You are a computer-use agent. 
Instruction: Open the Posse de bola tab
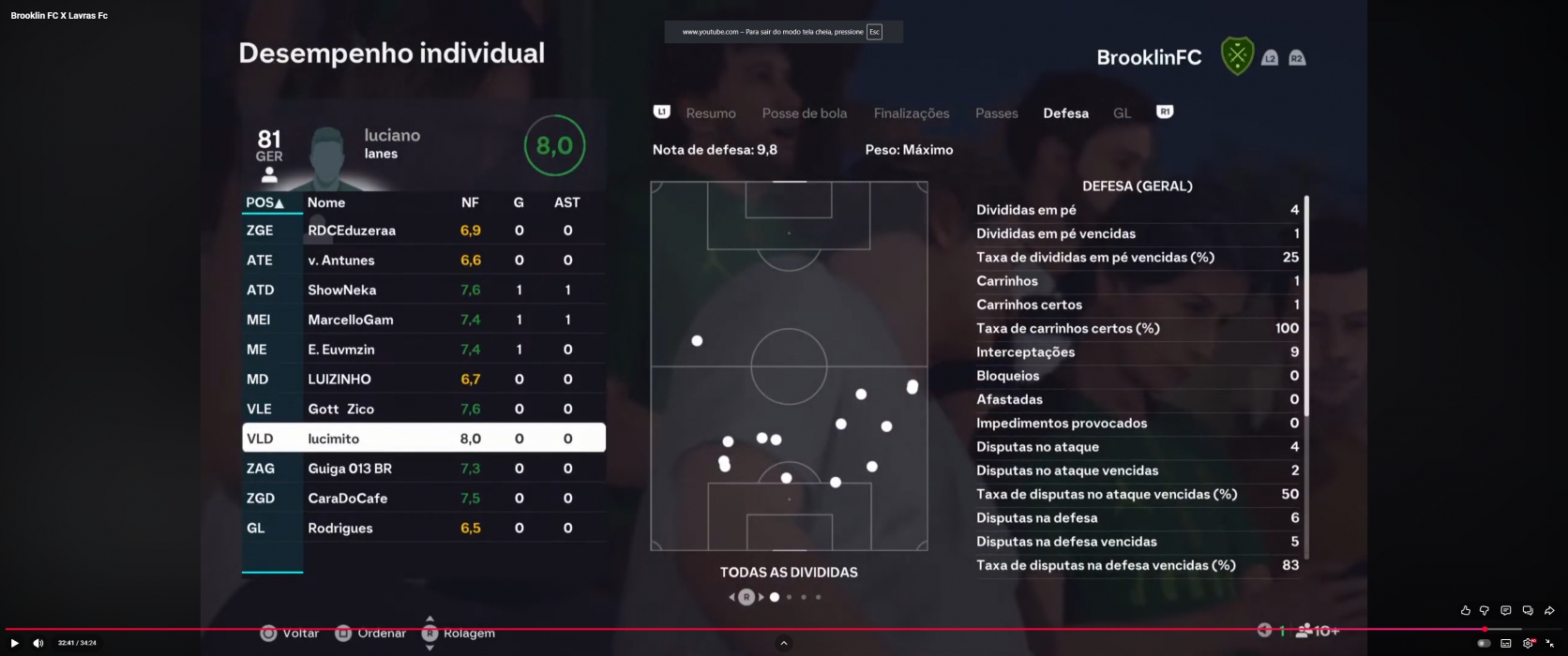tap(804, 113)
